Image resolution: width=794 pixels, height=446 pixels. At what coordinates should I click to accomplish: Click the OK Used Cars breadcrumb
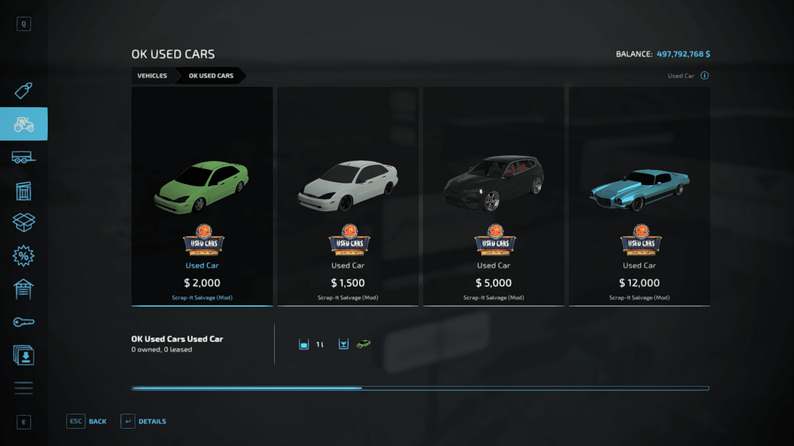tap(211, 76)
